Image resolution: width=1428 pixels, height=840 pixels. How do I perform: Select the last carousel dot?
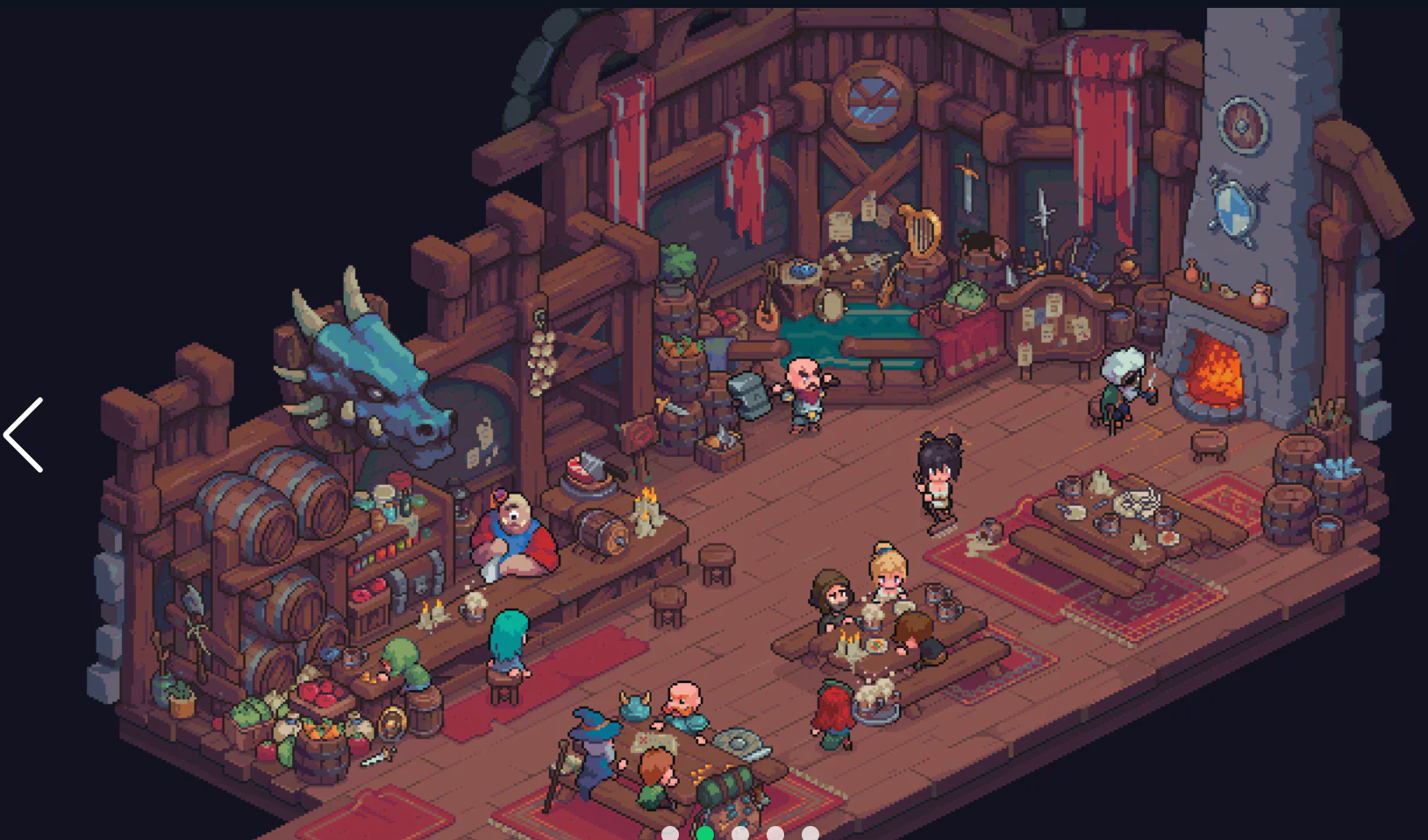click(x=809, y=833)
